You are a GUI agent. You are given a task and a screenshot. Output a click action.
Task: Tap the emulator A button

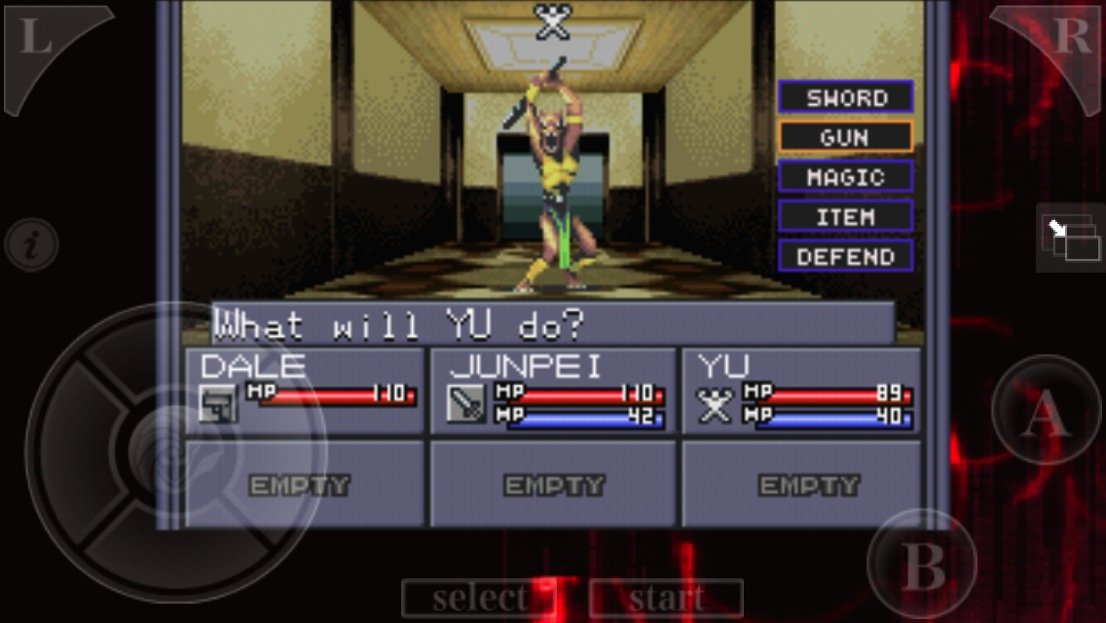(x=1044, y=411)
